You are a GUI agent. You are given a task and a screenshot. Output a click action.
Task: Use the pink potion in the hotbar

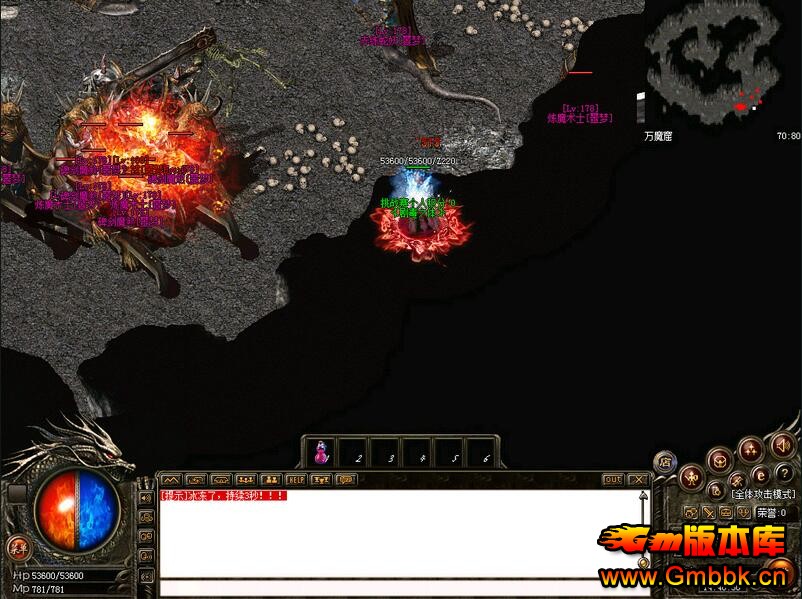pyautogui.click(x=321, y=453)
